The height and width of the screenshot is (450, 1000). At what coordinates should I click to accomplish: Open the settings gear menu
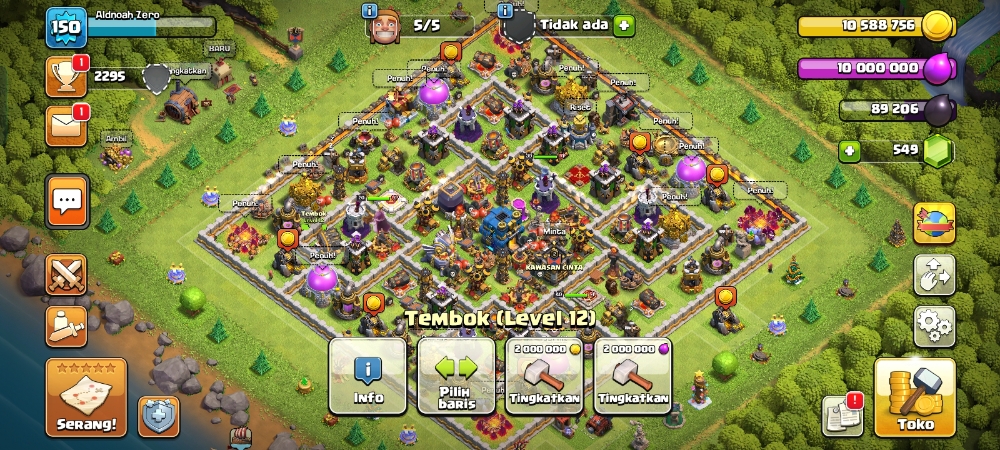pos(934,326)
